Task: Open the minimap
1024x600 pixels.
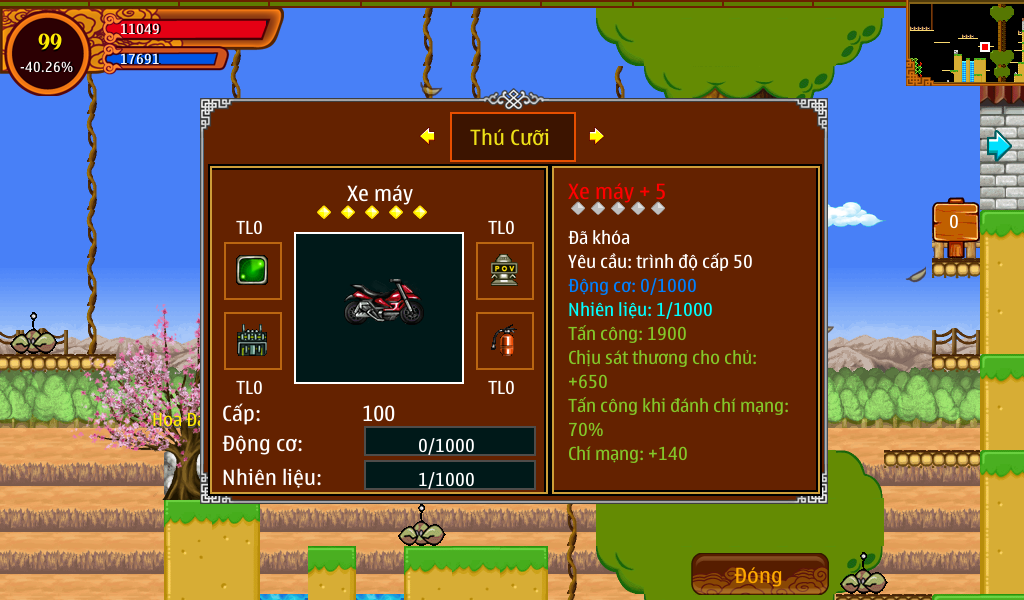Action: click(963, 42)
